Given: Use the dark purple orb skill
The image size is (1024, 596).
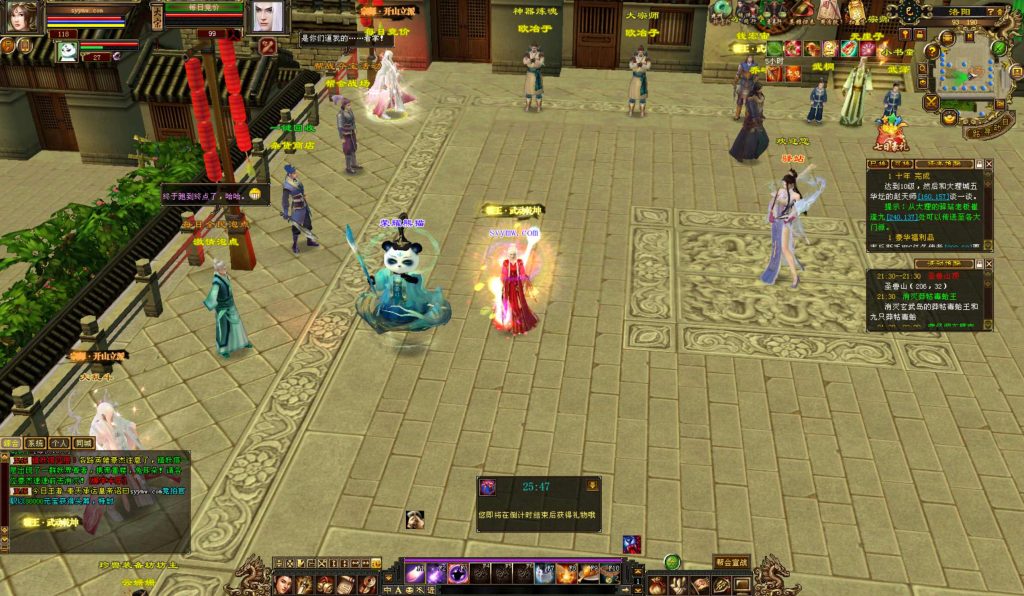Looking at the screenshot, I should (x=458, y=573).
